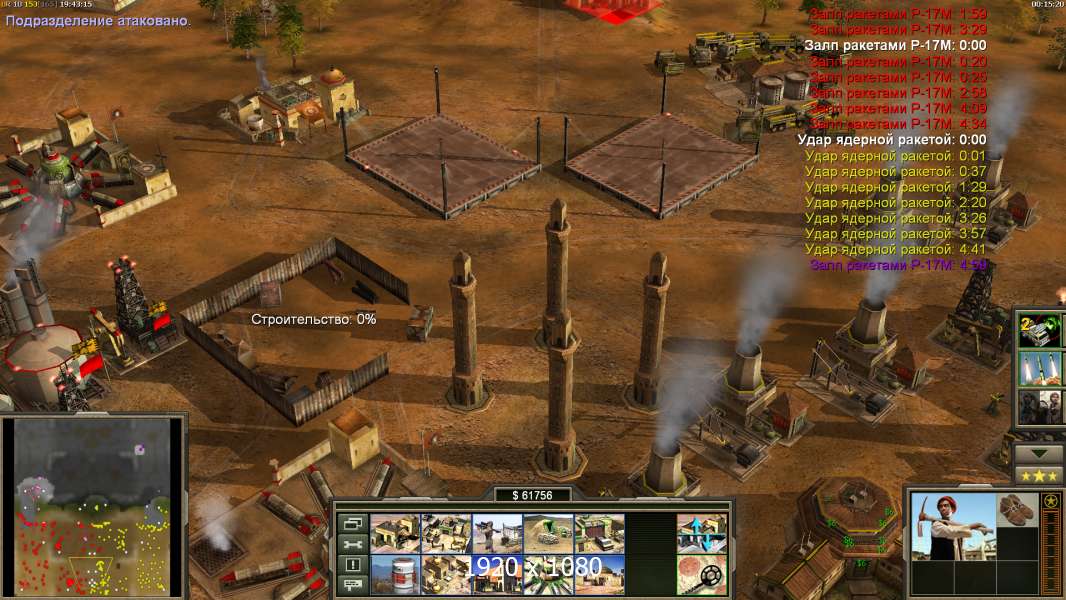1066x600 pixels.
Task: Click the wrench button on command bar
Action: click(x=351, y=544)
